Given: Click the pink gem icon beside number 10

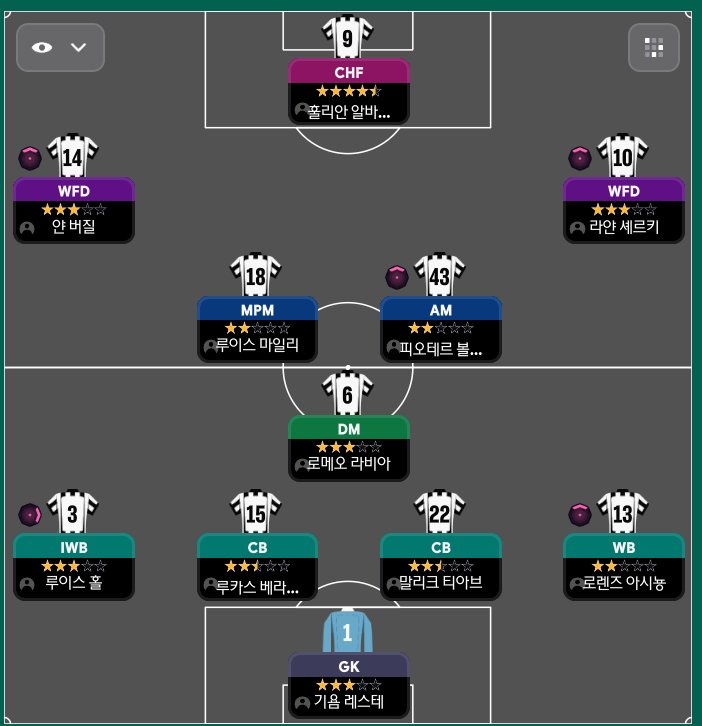Looking at the screenshot, I should pyautogui.click(x=580, y=158).
